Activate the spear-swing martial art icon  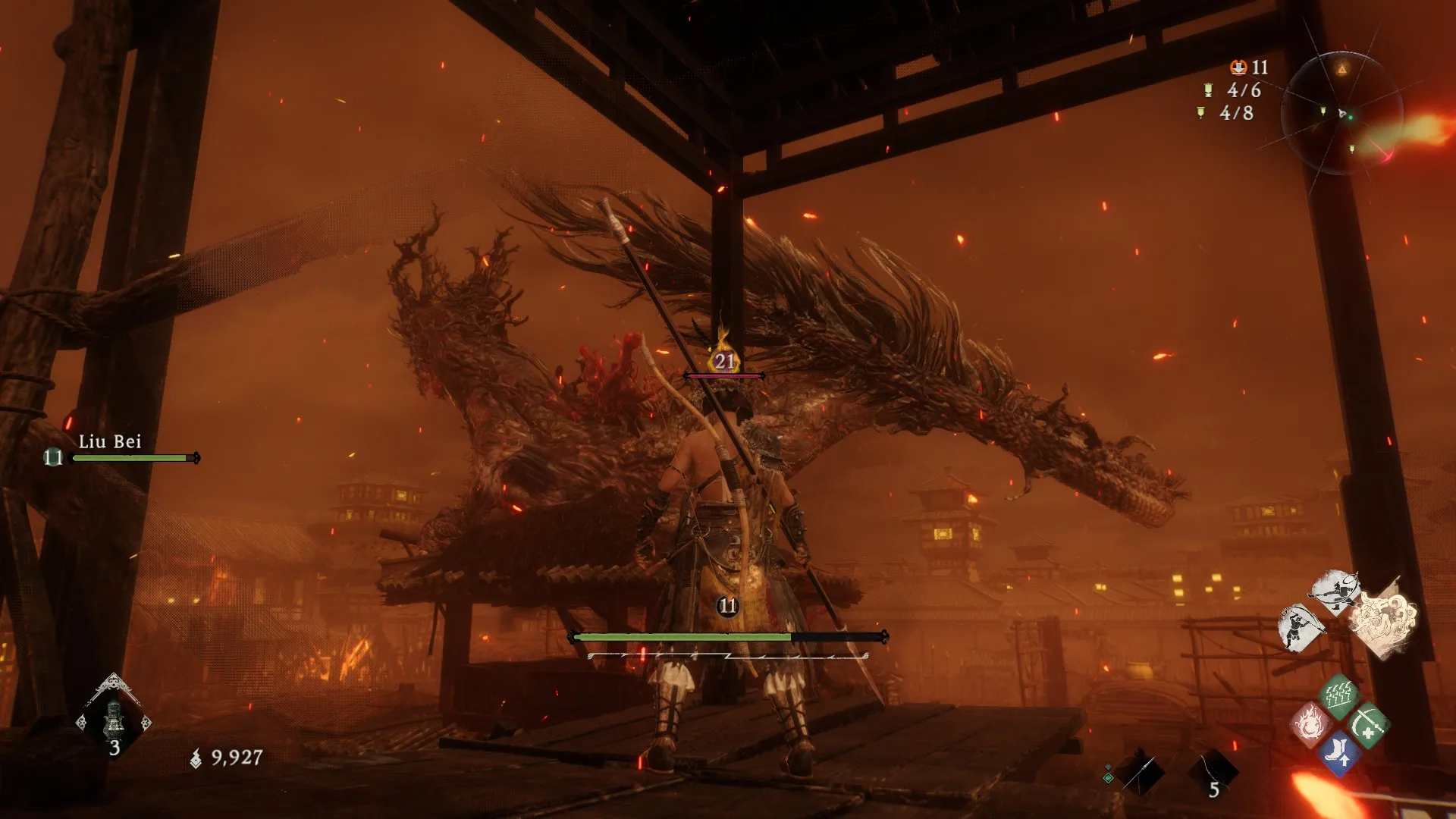[x=1299, y=627]
